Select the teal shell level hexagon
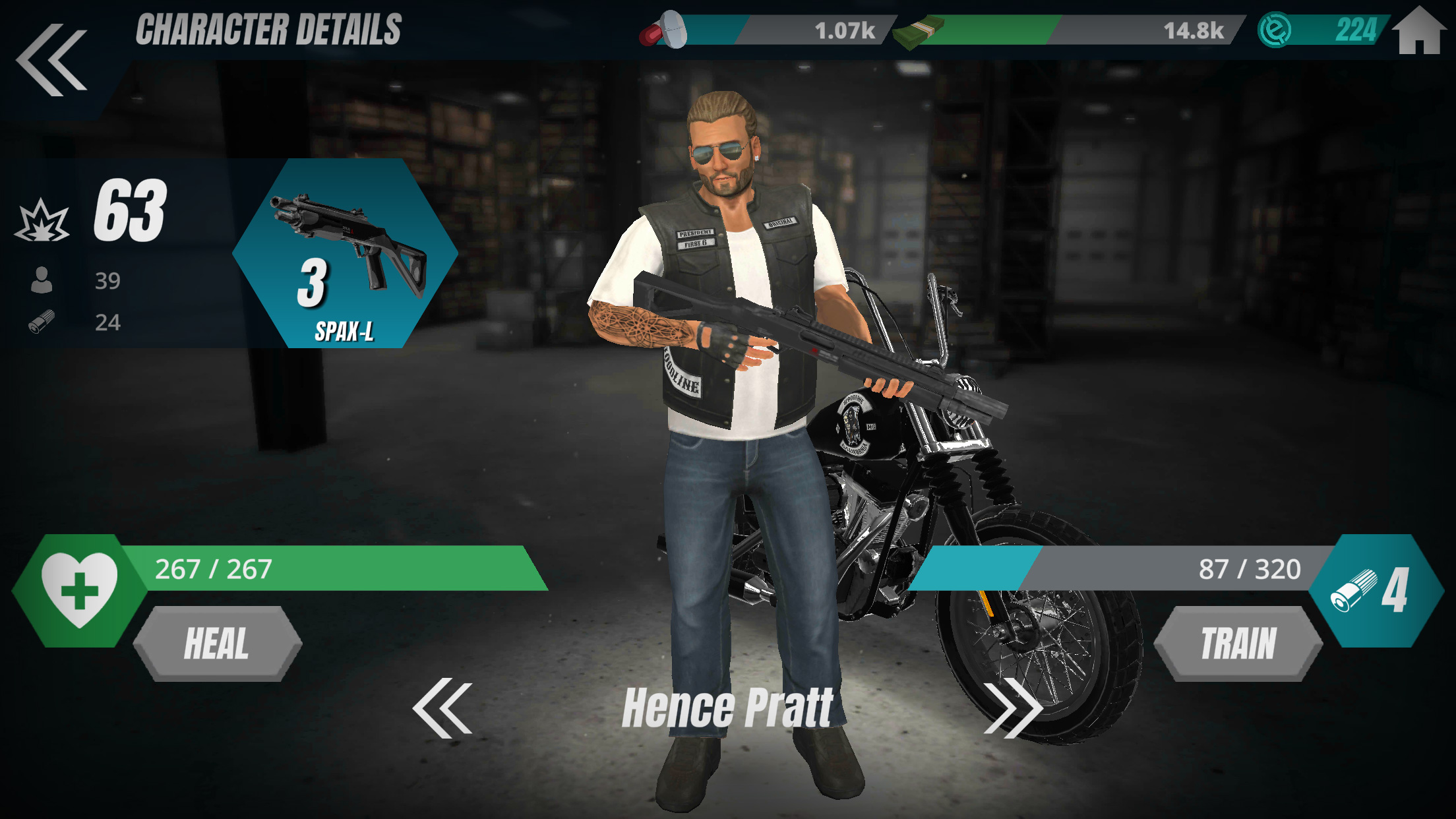 [x=1376, y=591]
